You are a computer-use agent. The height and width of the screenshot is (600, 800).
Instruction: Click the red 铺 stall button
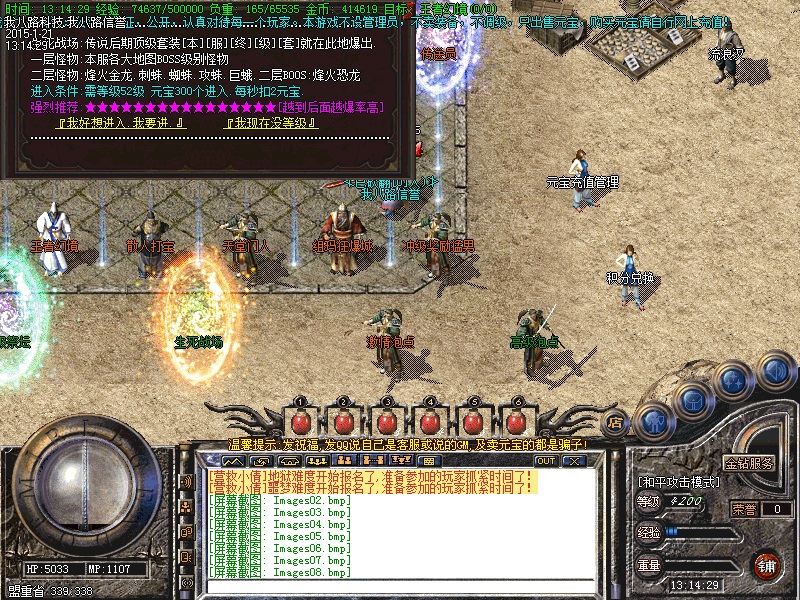[767, 566]
